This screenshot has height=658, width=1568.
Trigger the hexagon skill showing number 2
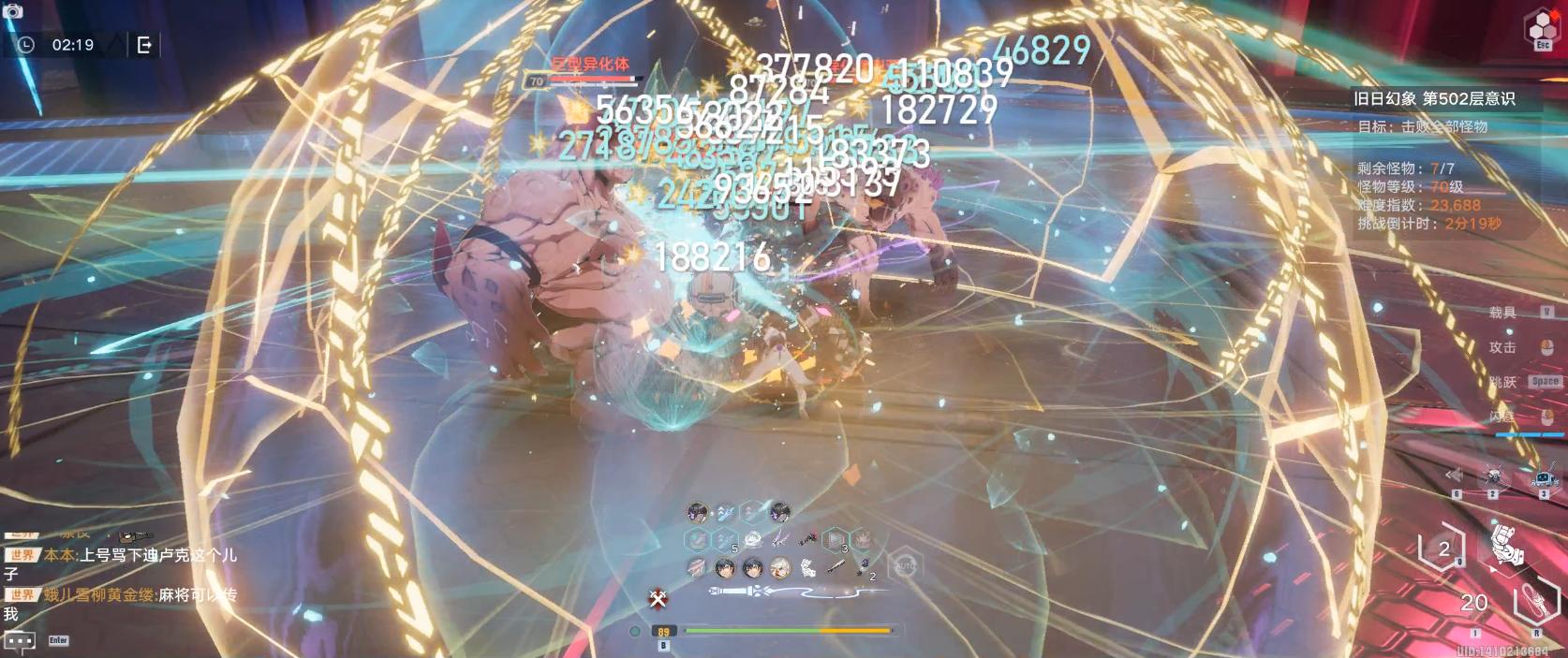[x=1442, y=548]
